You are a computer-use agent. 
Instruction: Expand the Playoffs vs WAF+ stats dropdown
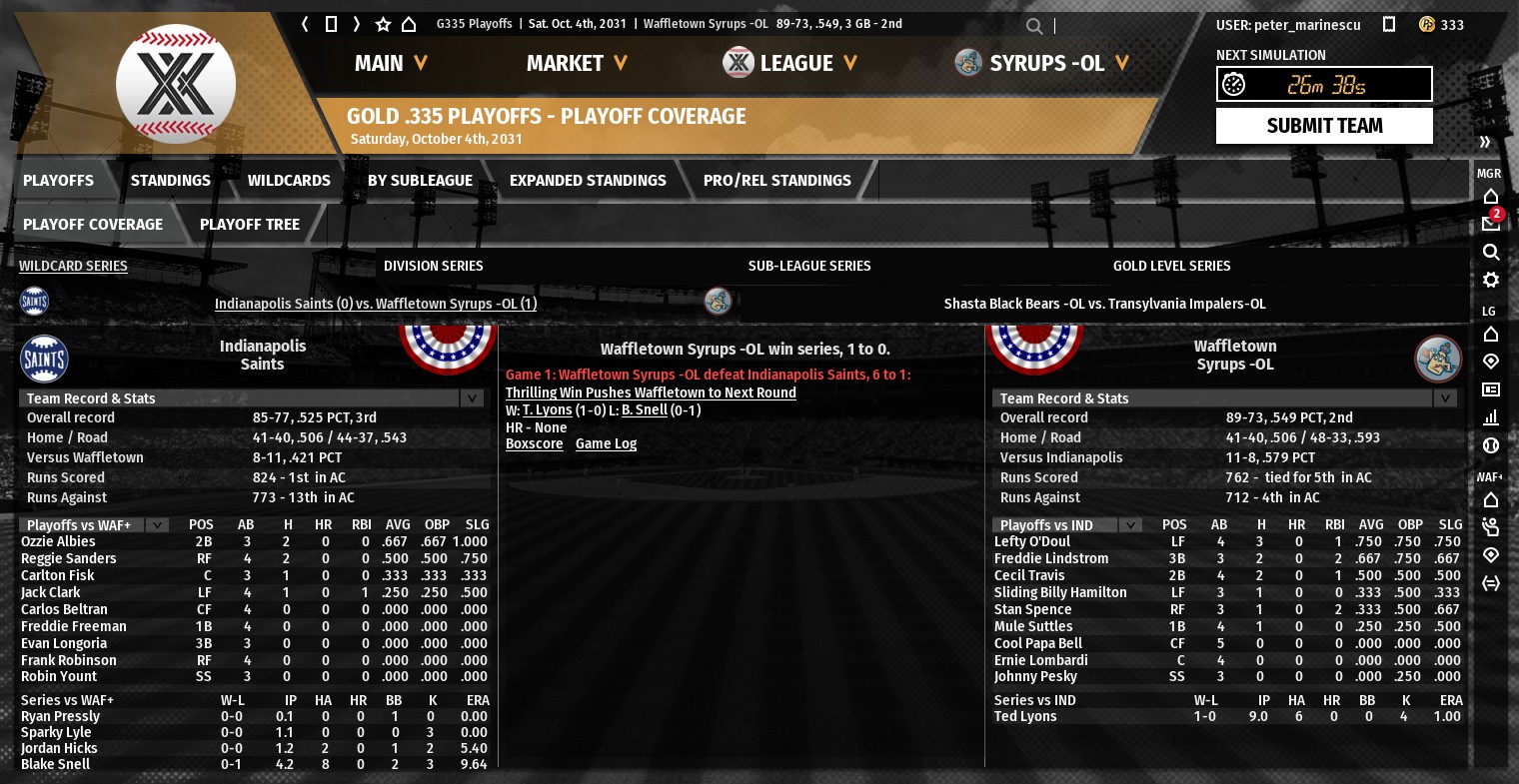[x=157, y=525]
